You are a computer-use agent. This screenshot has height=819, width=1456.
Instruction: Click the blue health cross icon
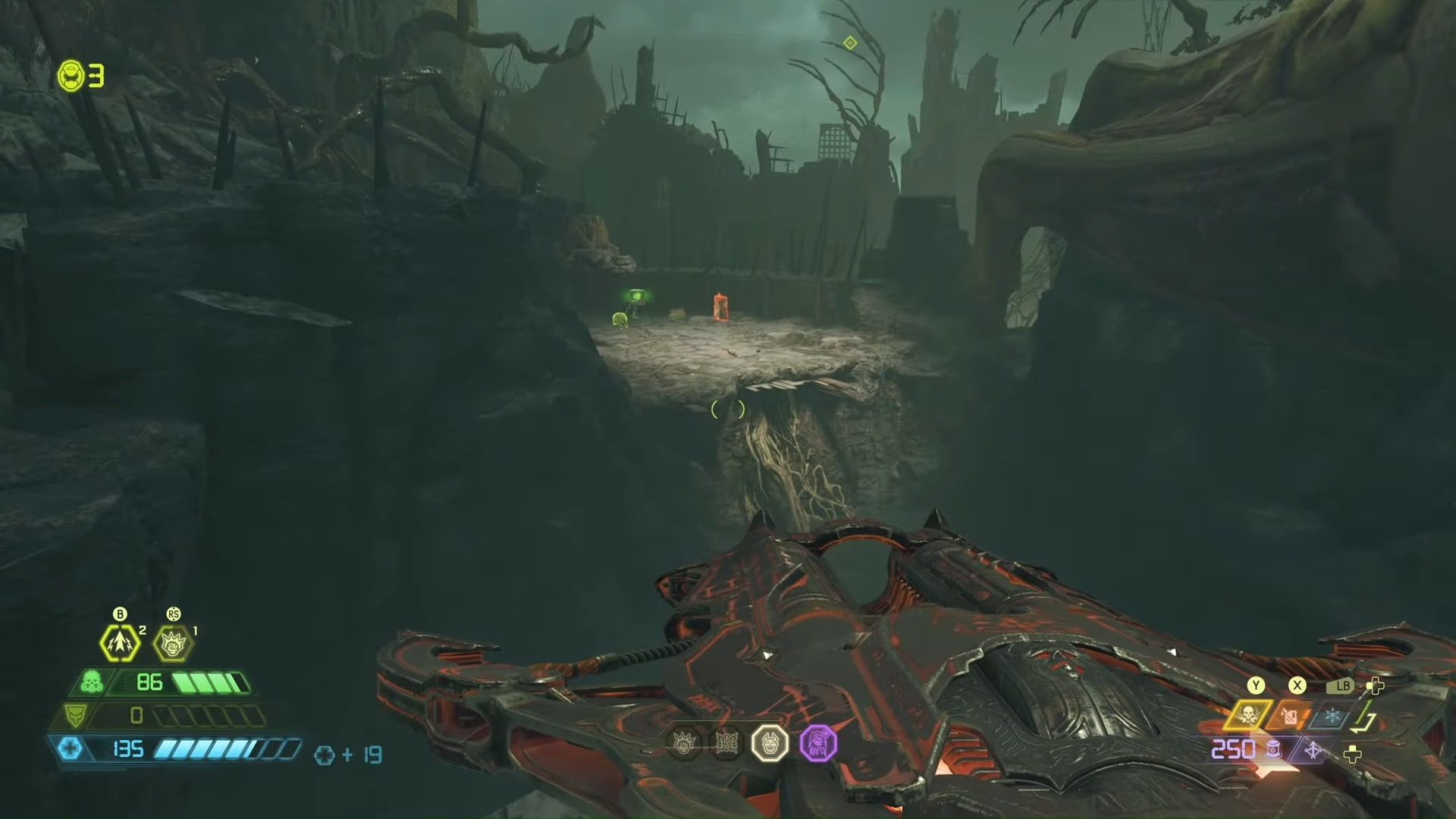click(70, 749)
